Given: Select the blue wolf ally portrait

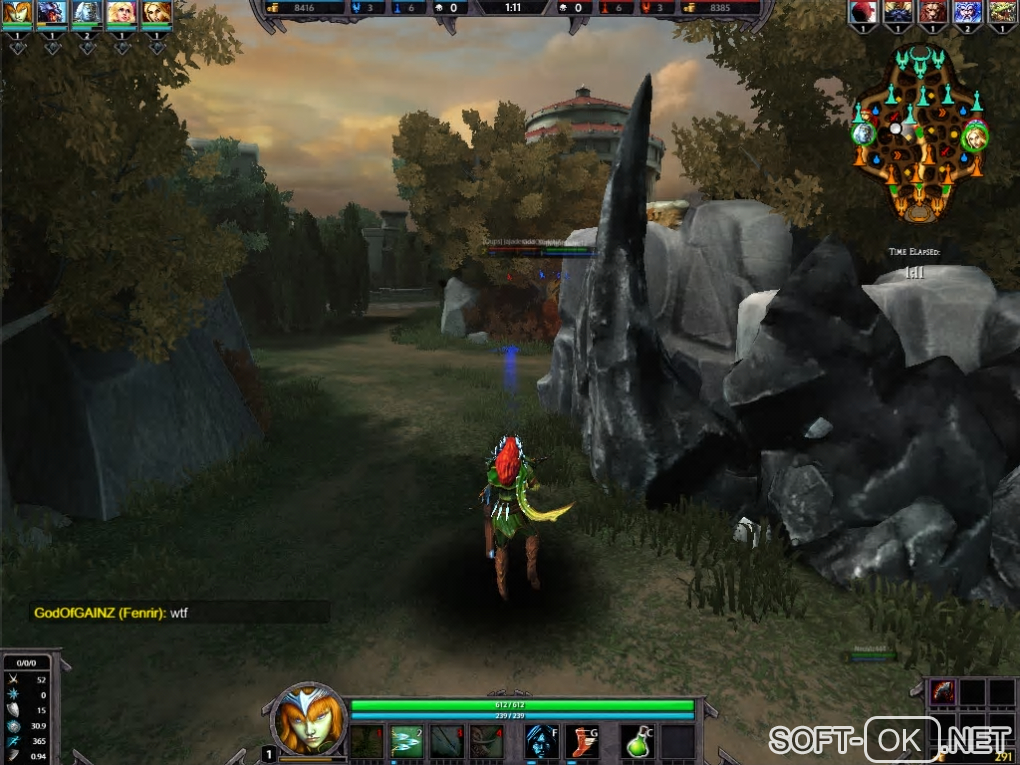Looking at the screenshot, I should [52, 12].
